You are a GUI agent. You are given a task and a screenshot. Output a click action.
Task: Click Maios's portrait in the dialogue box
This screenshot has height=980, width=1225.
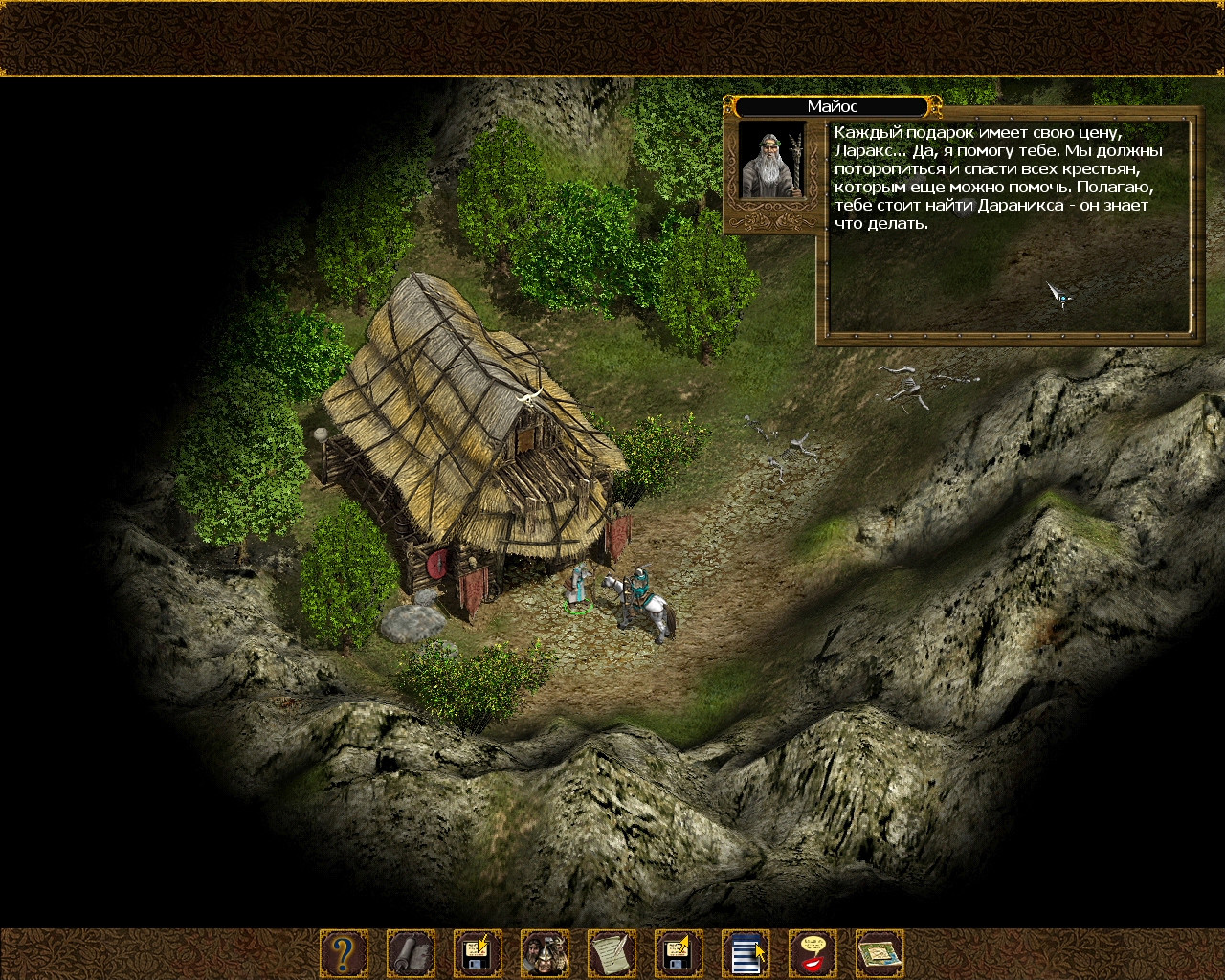pyautogui.click(x=772, y=160)
